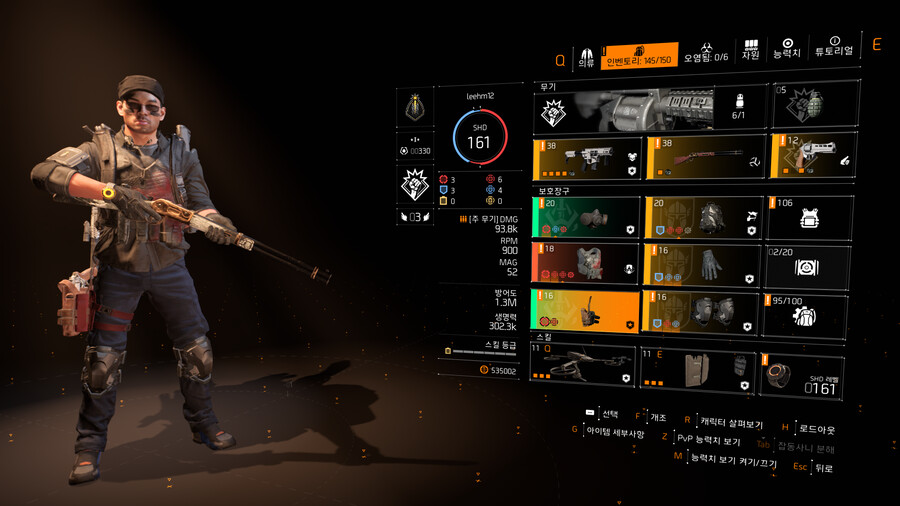This screenshot has height=506, width=900.
Task: Open the 오염됨 contaminated items tab
Action: point(706,53)
